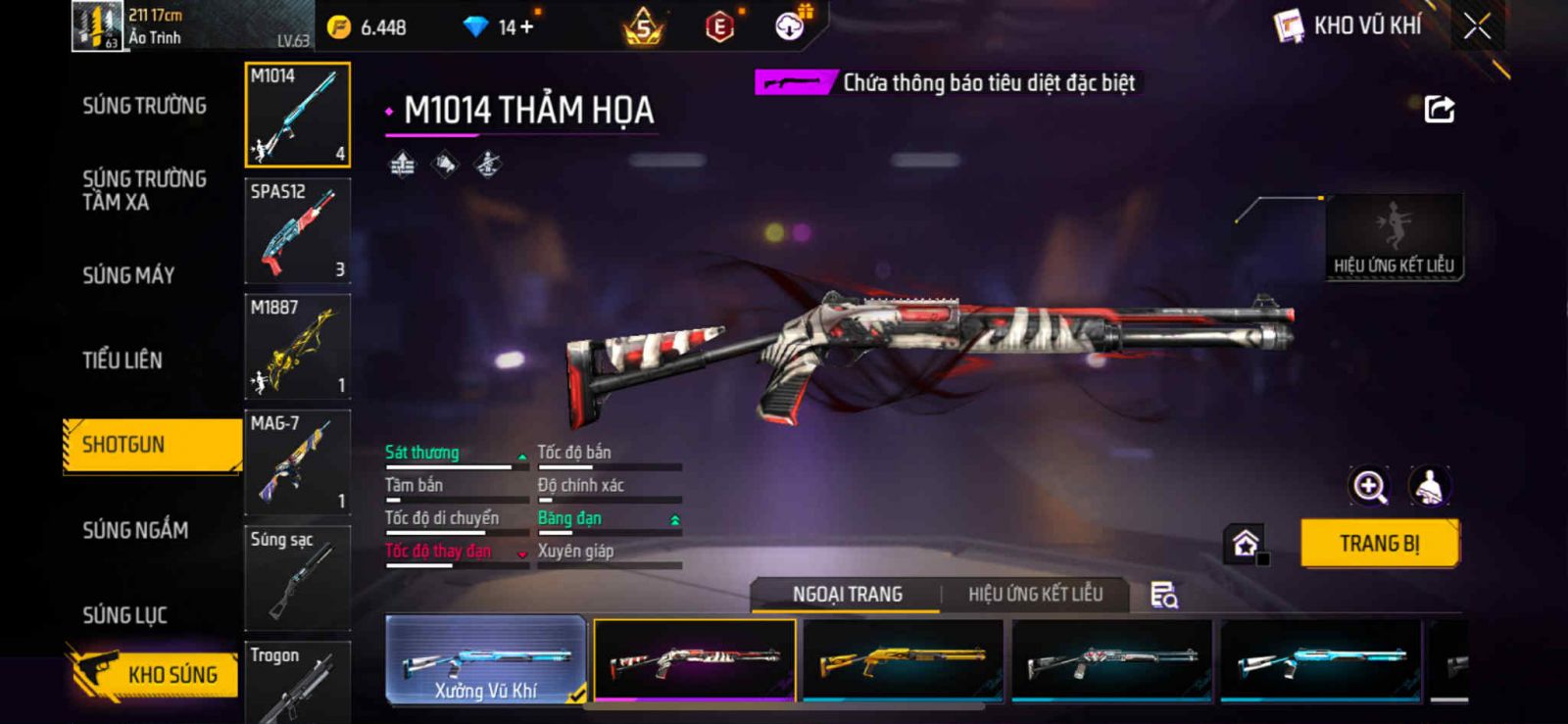Select the NGOẠI TRANG tab
This screenshot has height=724, width=1568.
click(x=847, y=595)
